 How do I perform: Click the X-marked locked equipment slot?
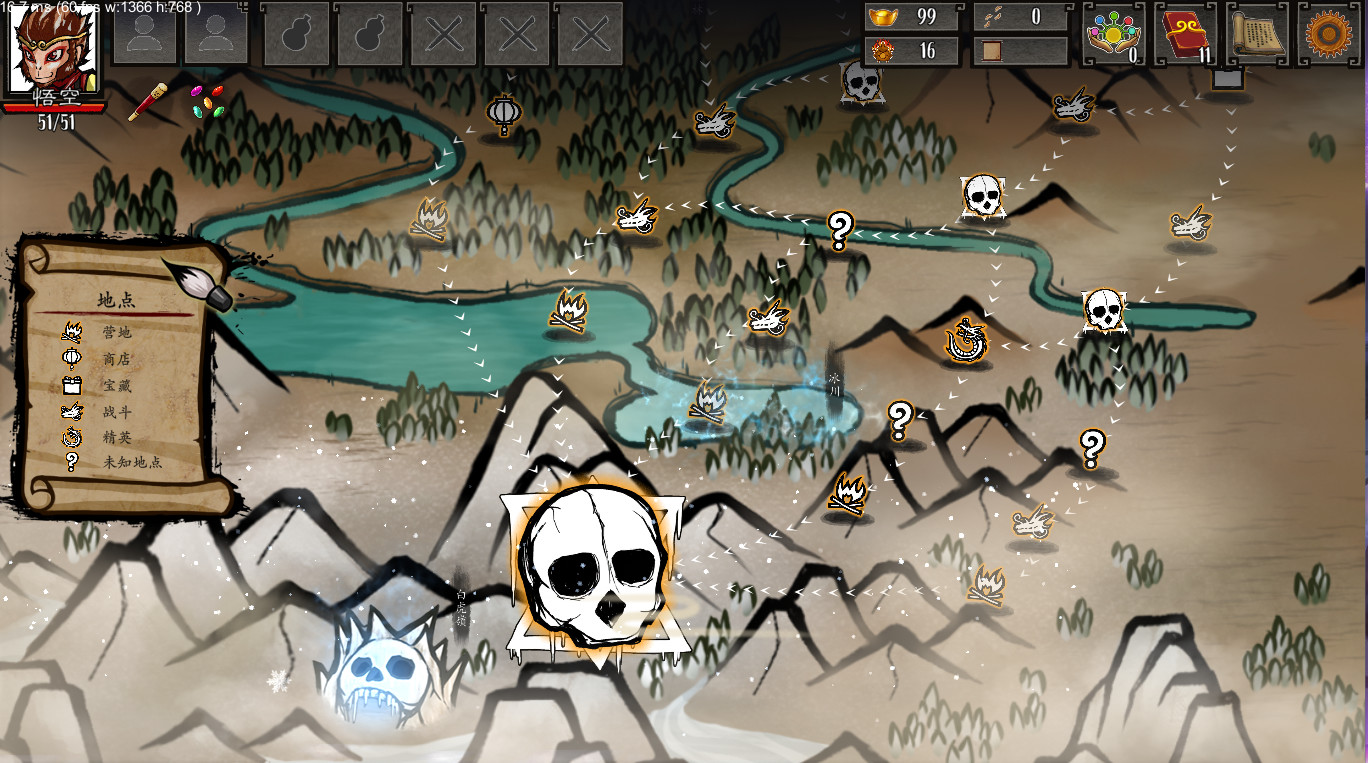pos(443,34)
